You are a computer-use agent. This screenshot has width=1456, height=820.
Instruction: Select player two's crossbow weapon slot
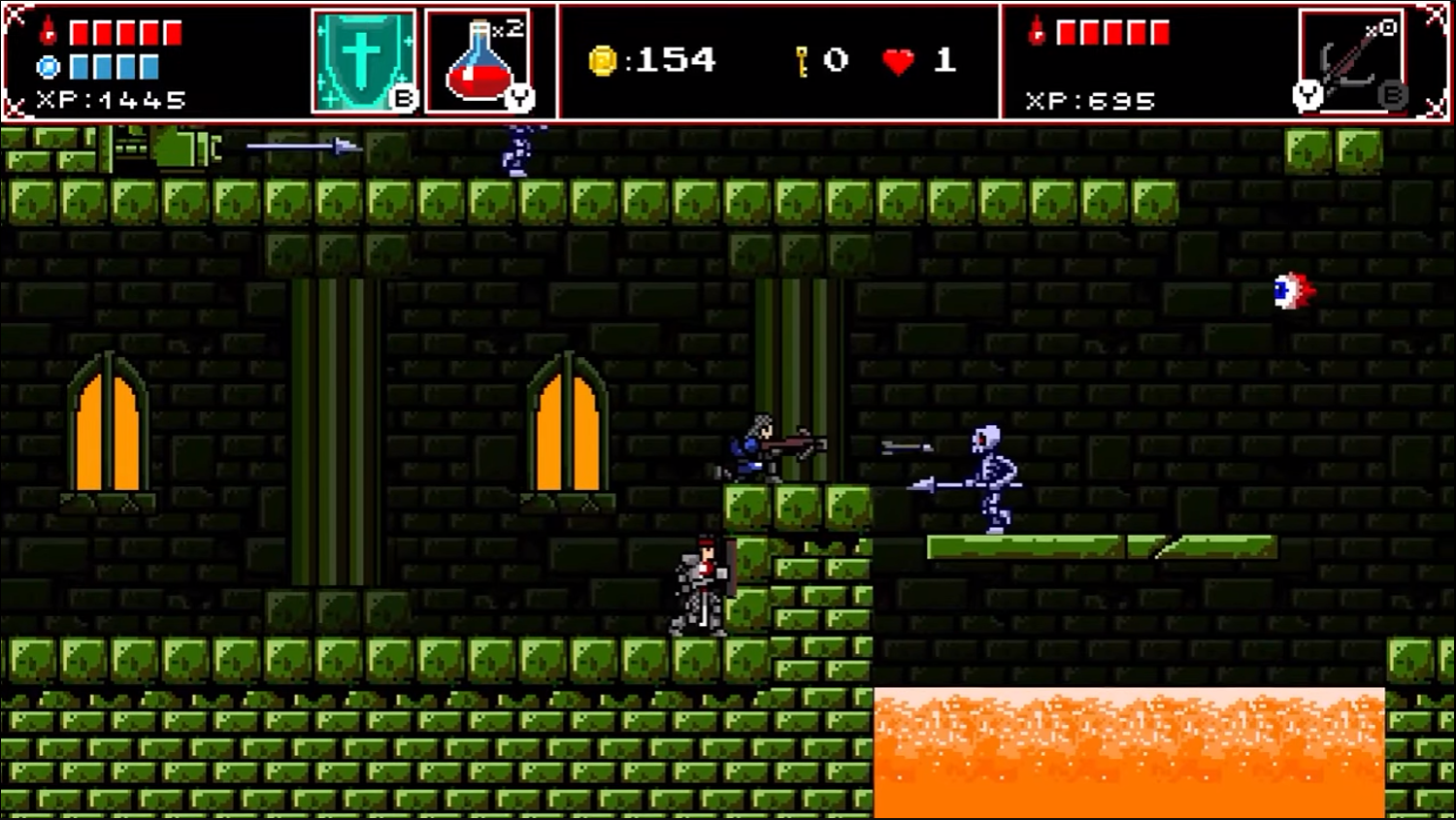tap(1350, 61)
